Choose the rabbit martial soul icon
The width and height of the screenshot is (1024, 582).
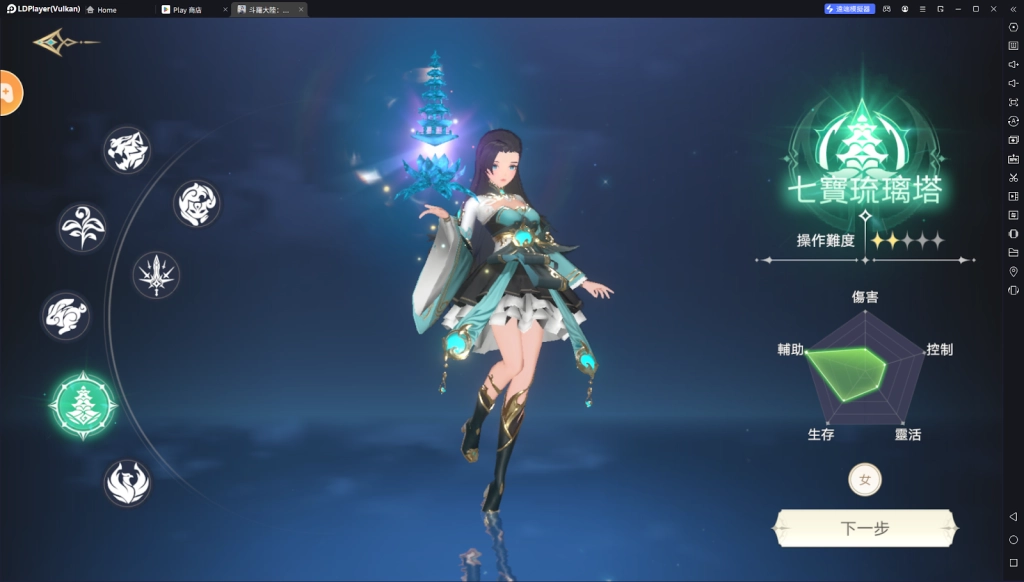click(x=66, y=316)
